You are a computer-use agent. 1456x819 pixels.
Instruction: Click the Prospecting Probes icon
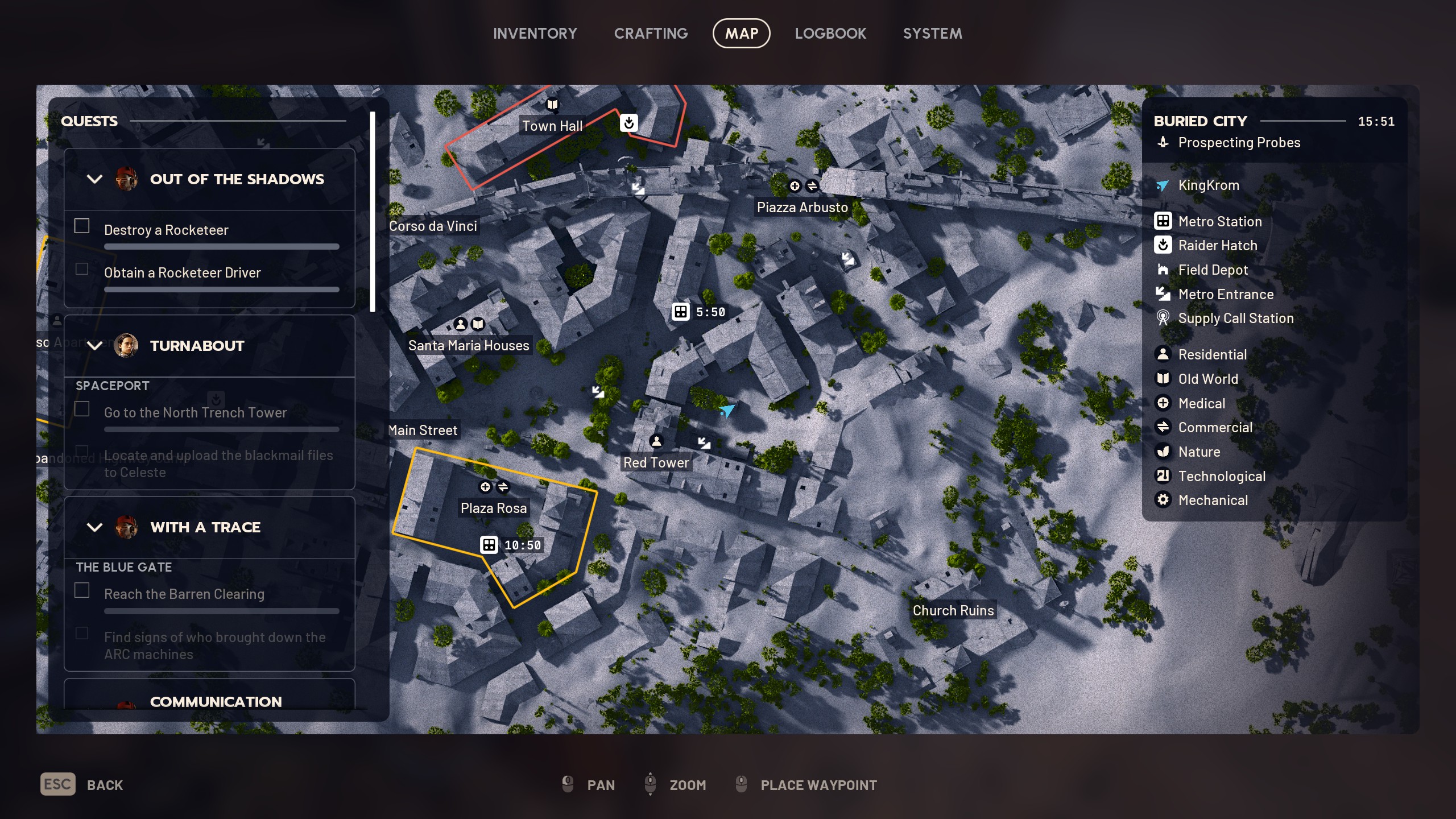coord(1164,143)
